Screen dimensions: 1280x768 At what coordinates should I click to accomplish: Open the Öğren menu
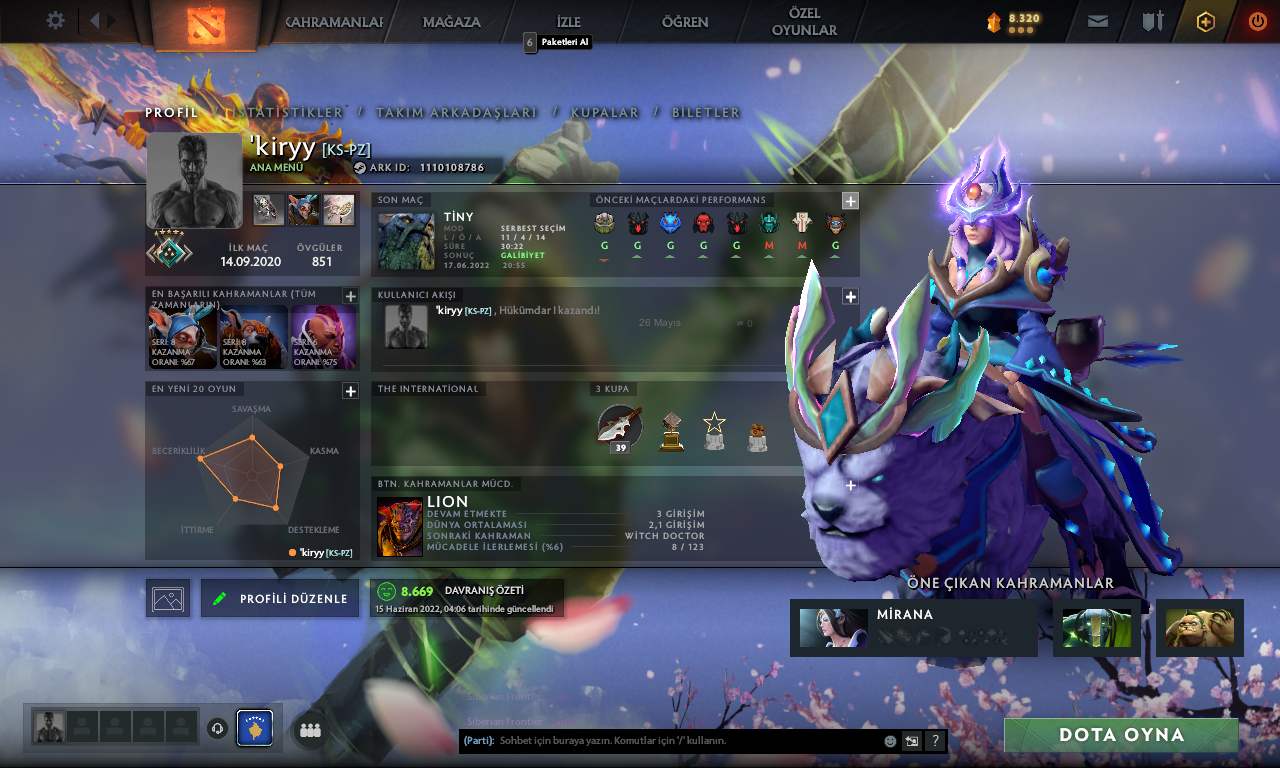tap(684, 21)
